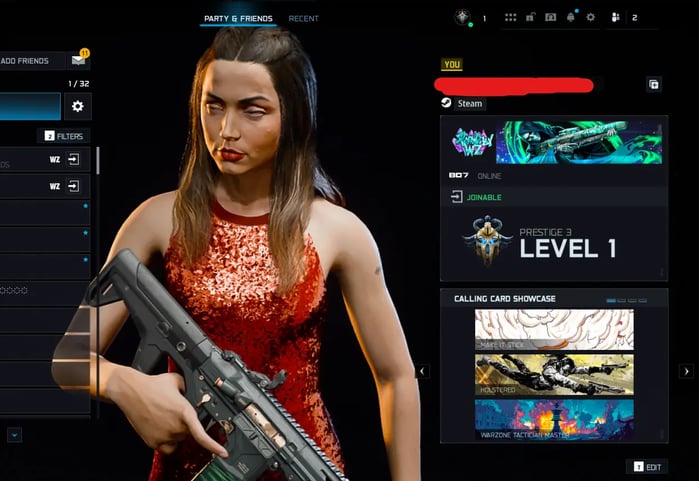Open the friends list Filters
Viewport: 699px width, 481px height.
coord(63,136)
